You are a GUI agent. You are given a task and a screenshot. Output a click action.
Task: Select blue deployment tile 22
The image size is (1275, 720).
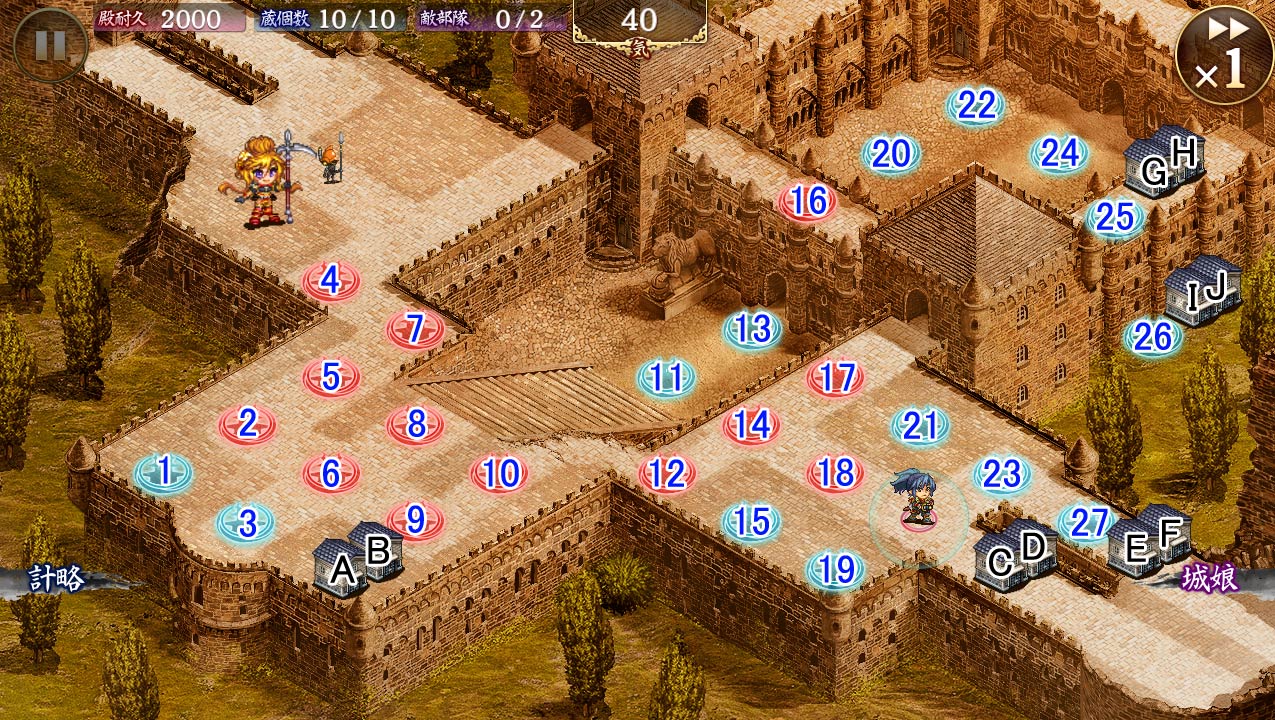click(x=976, y=105)
